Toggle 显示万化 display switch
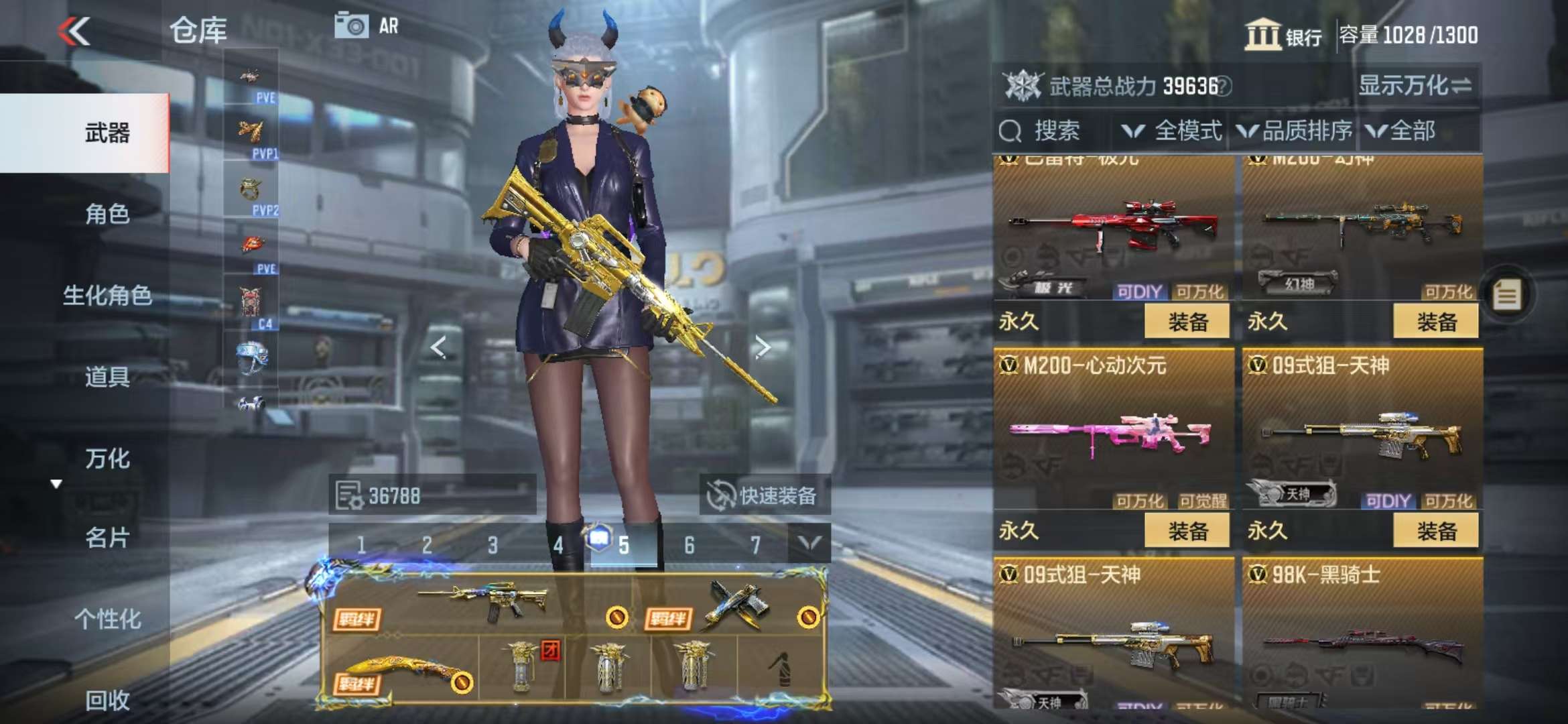Viewport: 1568px width, 724px height. point(1414,86)
